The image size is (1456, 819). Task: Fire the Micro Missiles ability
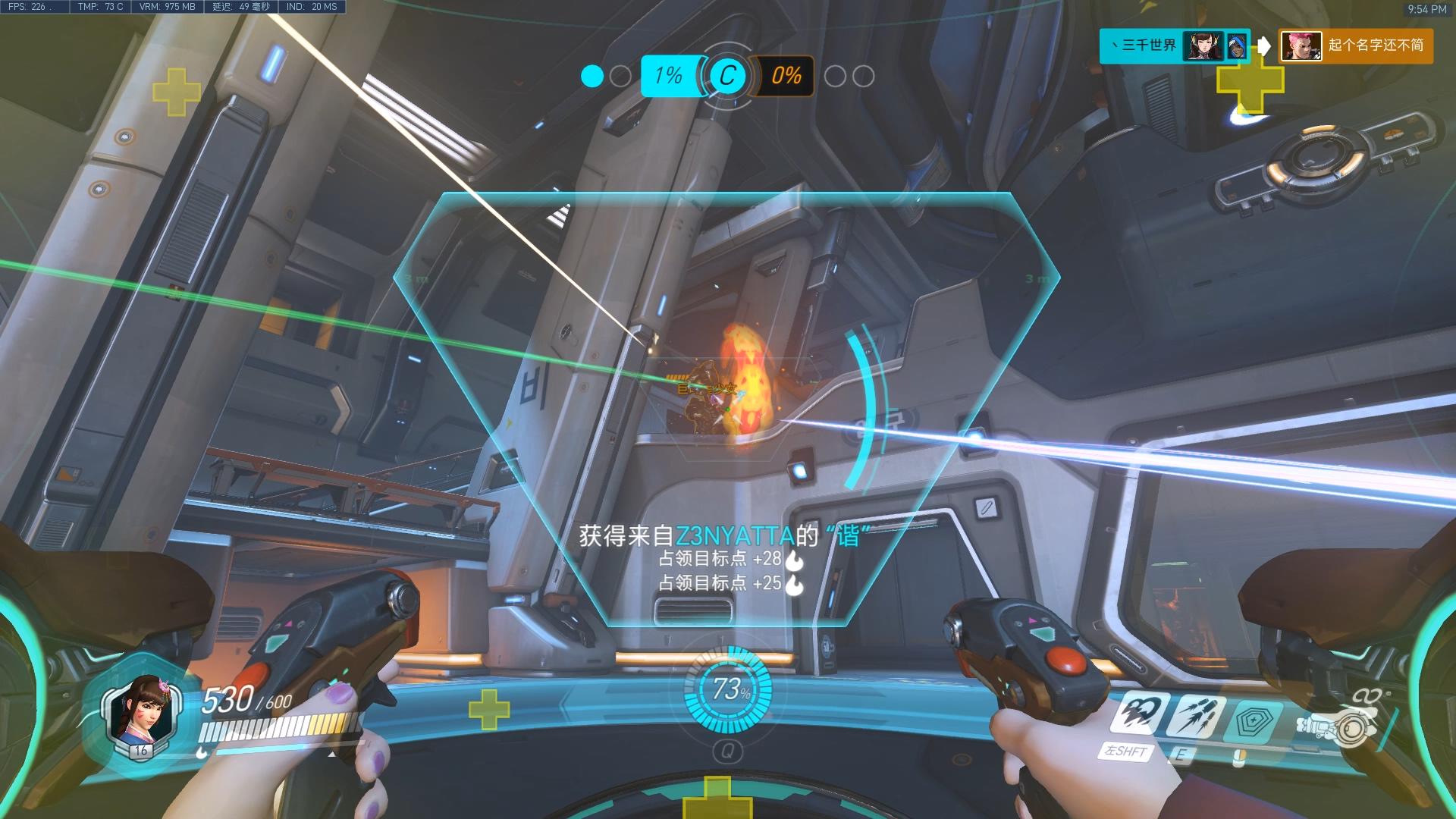coord(1196,714)
